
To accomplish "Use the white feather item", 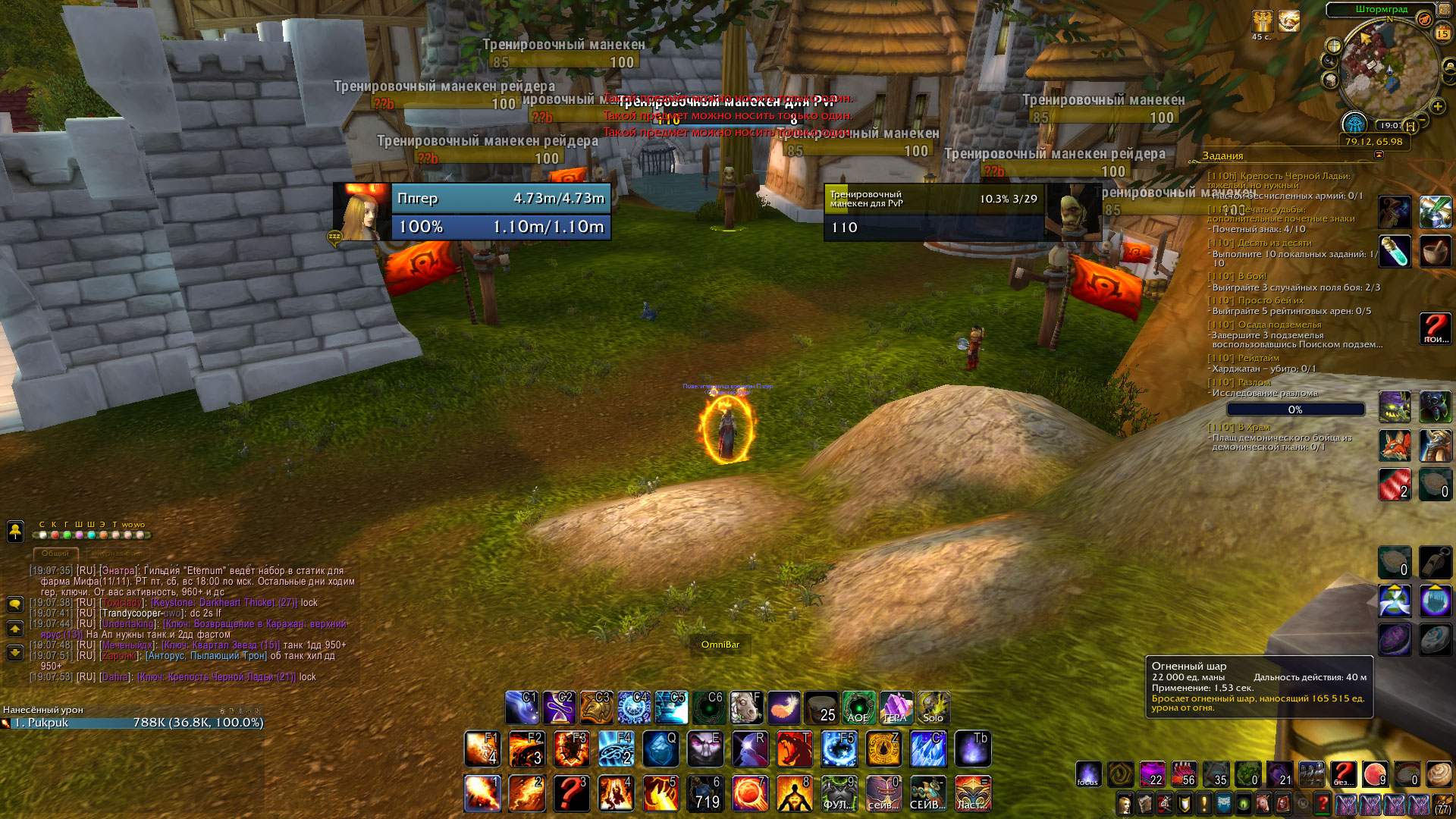I will pos(784,708).
